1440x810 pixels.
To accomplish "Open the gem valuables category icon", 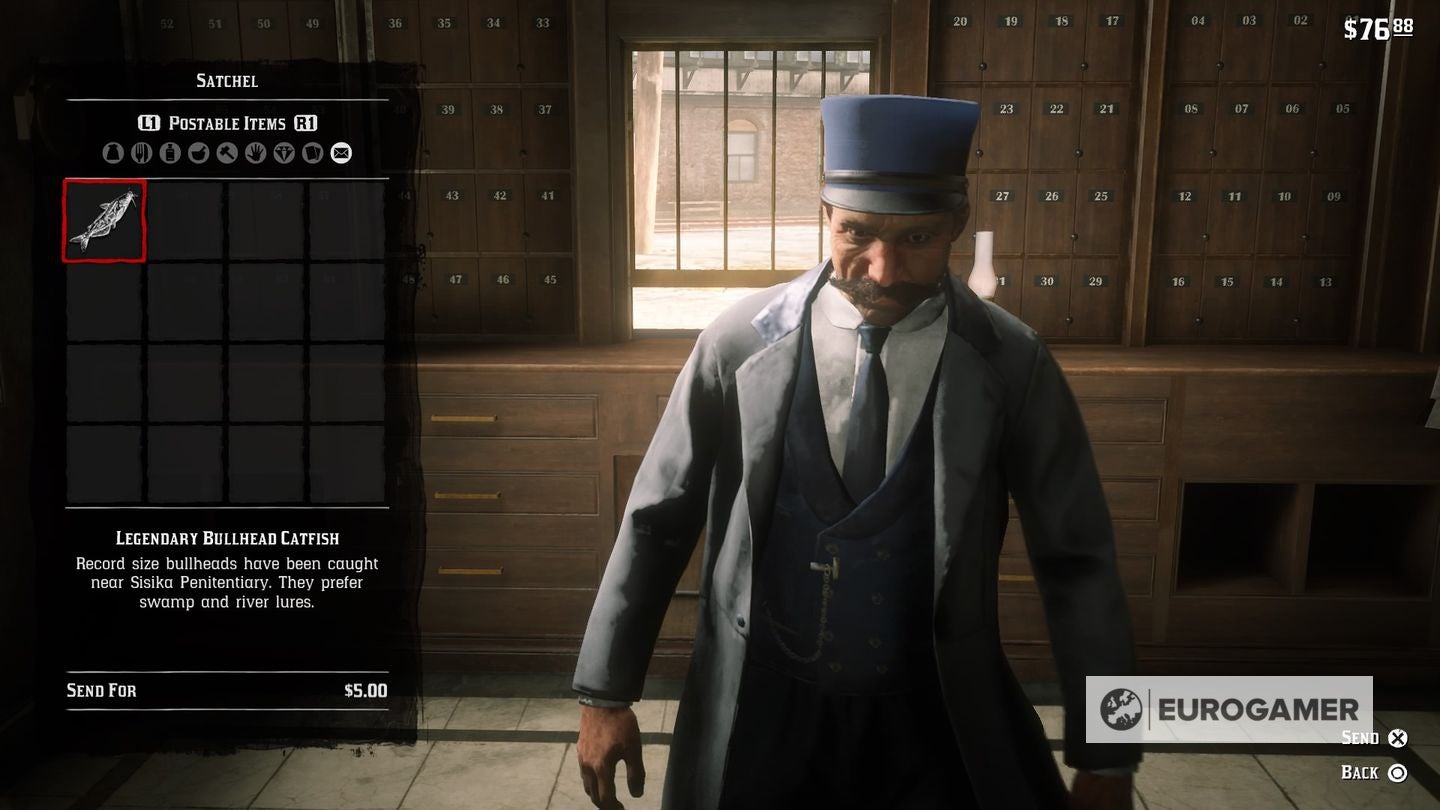I will click(281, 153).
